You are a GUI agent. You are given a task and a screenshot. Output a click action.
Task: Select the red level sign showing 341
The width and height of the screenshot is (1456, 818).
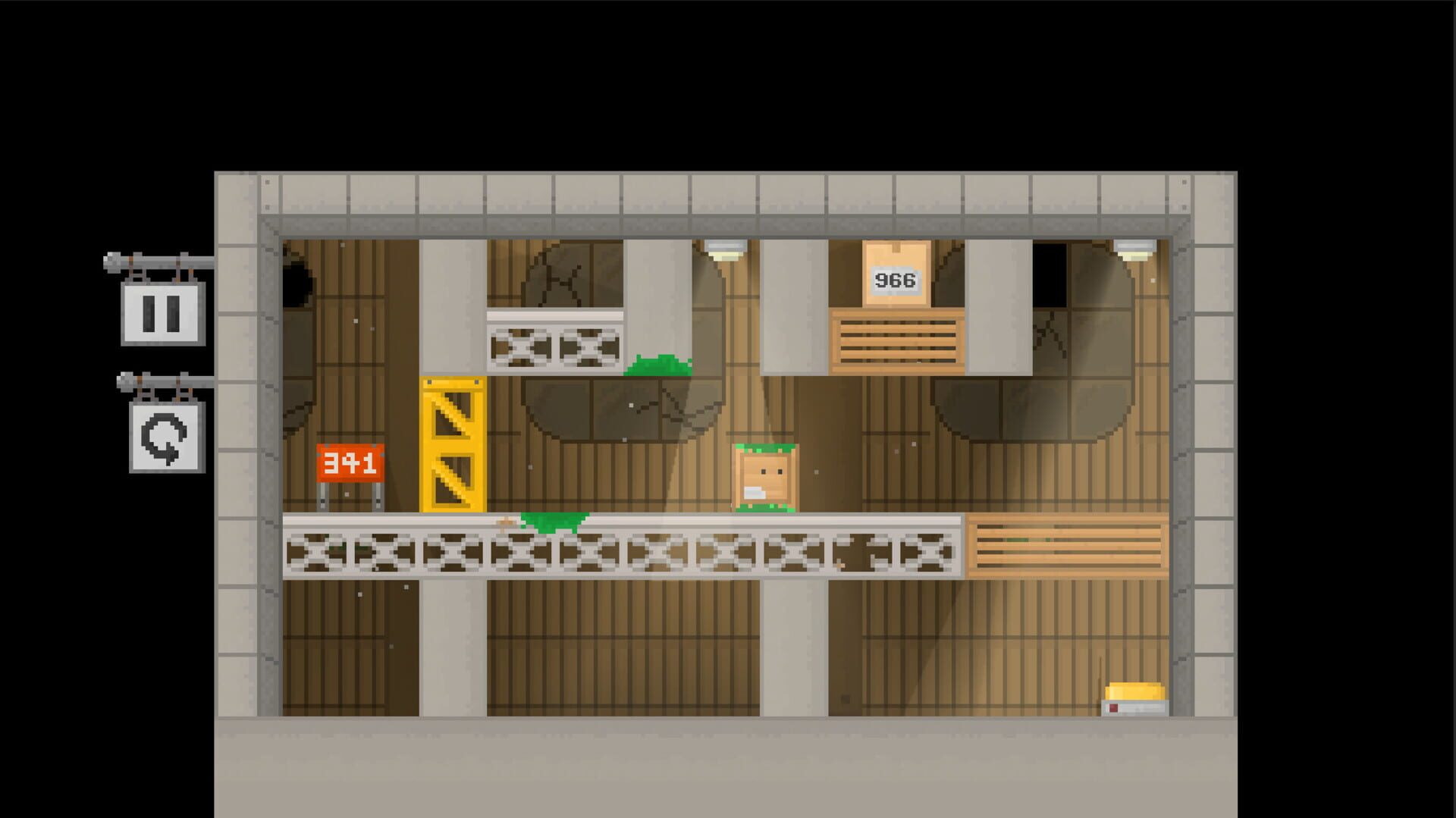tap(350, 461)
